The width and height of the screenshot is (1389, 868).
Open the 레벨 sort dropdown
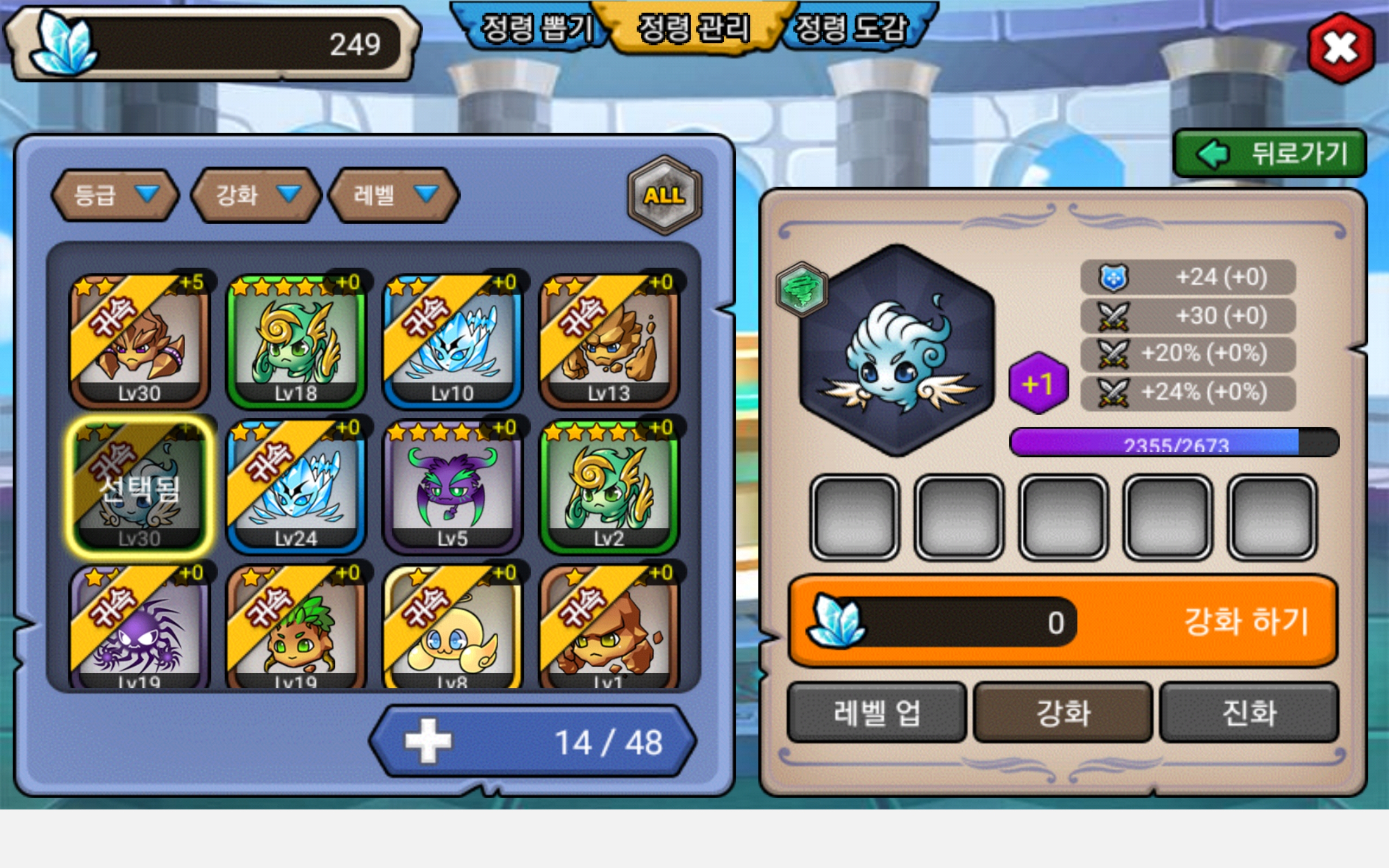point(394,195)
